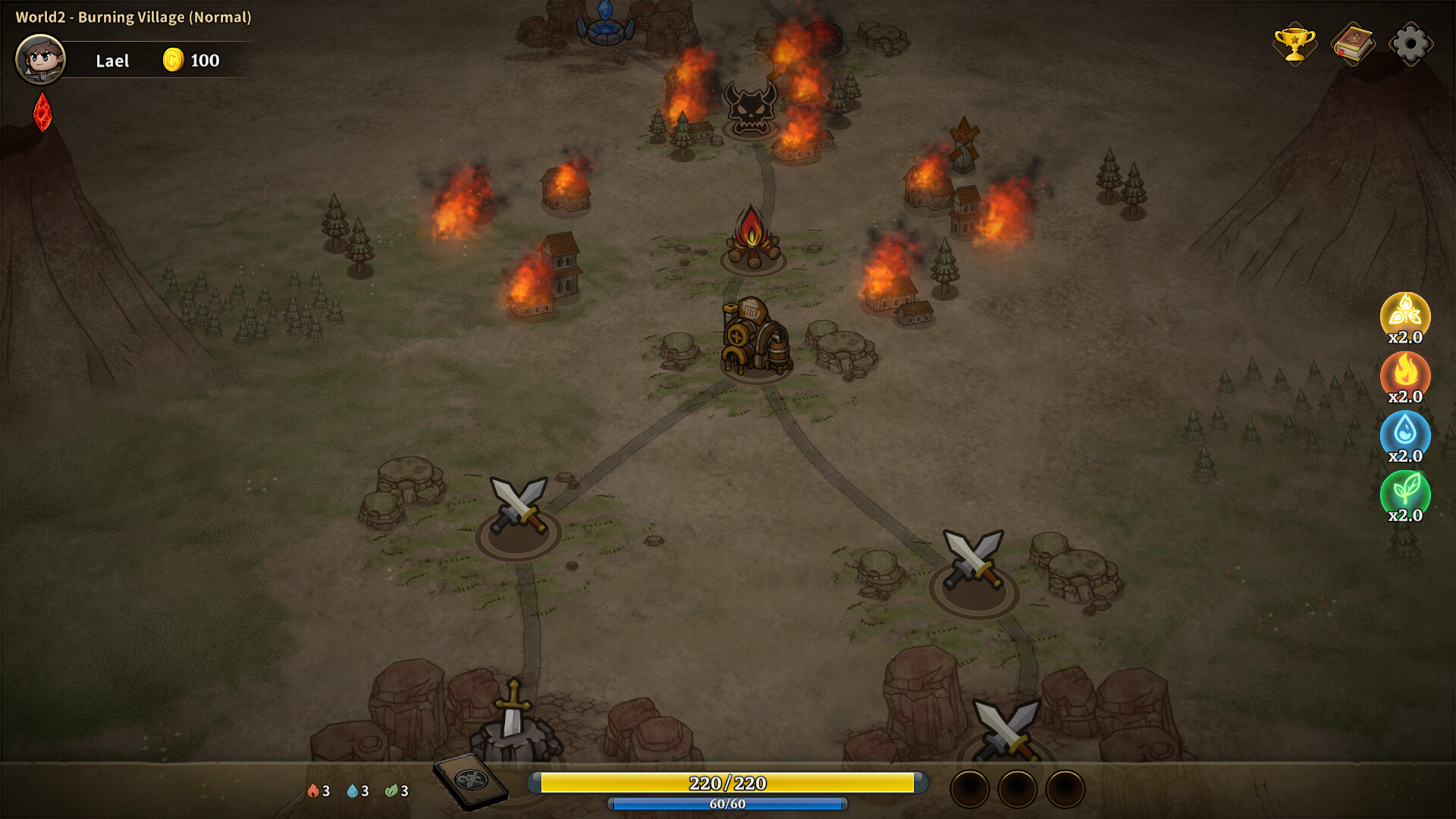Open the red spellbook codex

[1353, 44]
